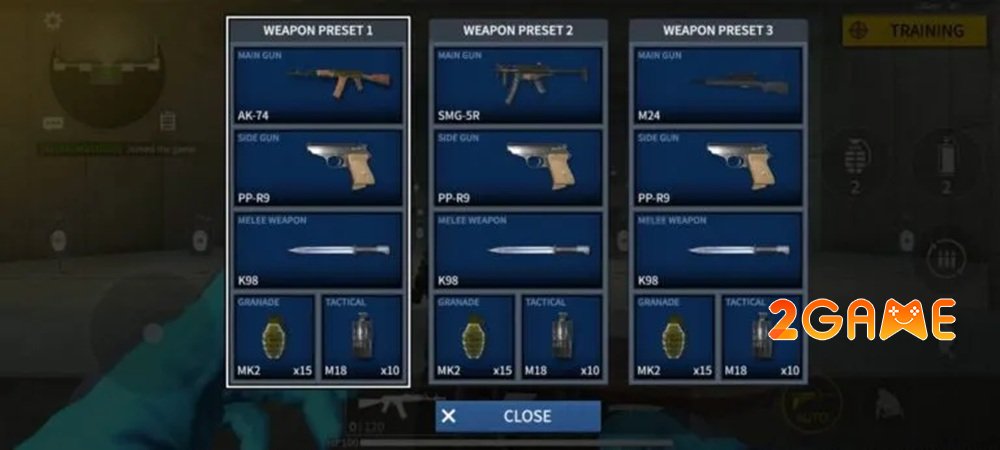Pick the M18 tactical smoke in Preset 2
Viewport: 1000px width, 450px height.
pyautogui.click(x=561, y=337)
